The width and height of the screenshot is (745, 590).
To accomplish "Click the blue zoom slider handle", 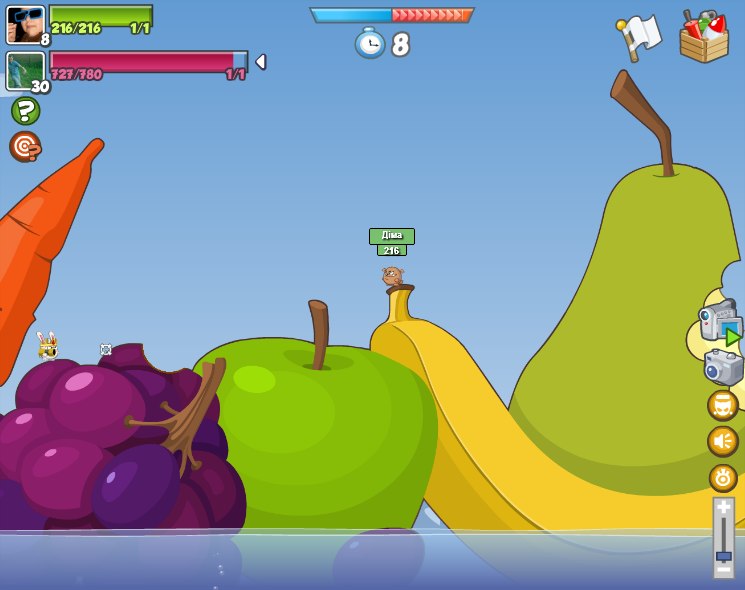I will pyautogui.click(x=723, y=555).
